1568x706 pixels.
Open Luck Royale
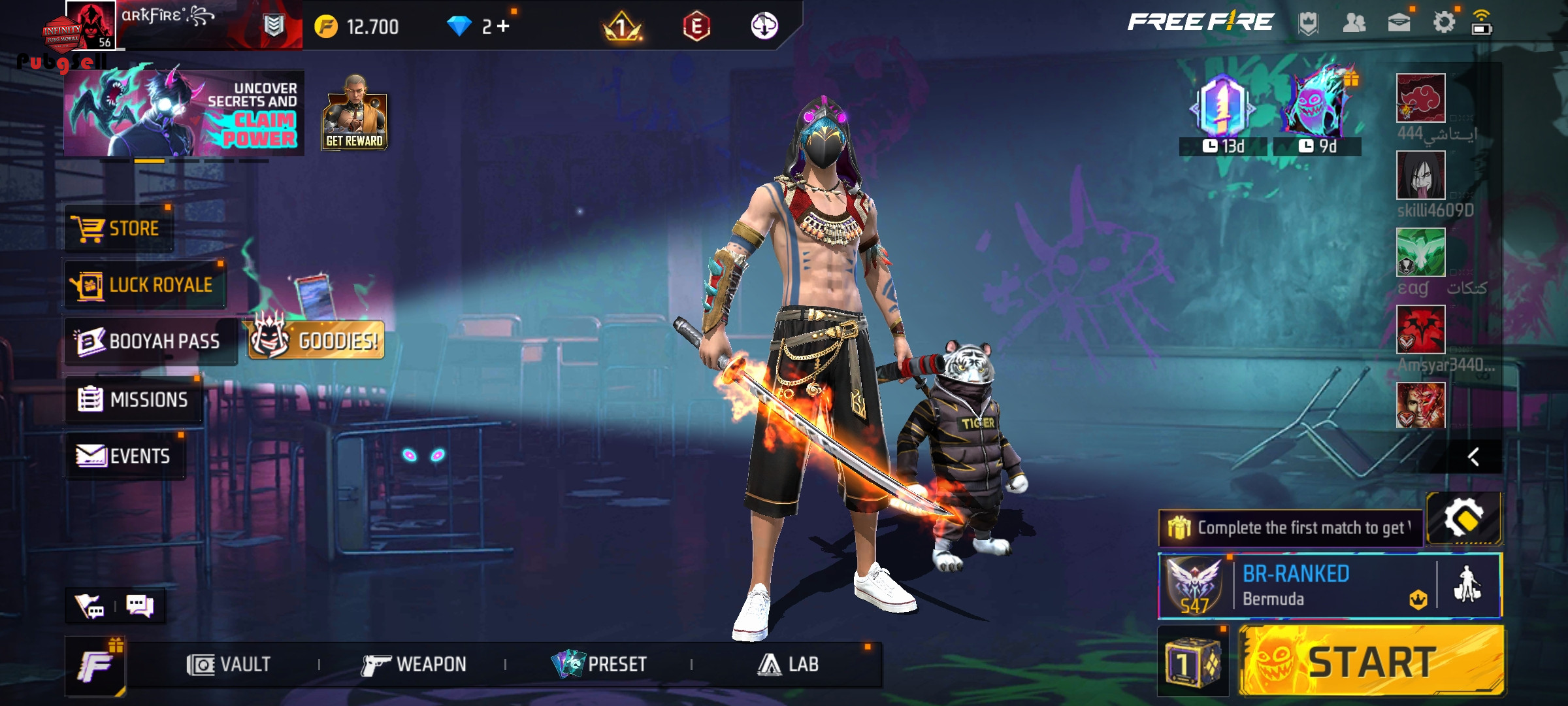coord(145,285)
